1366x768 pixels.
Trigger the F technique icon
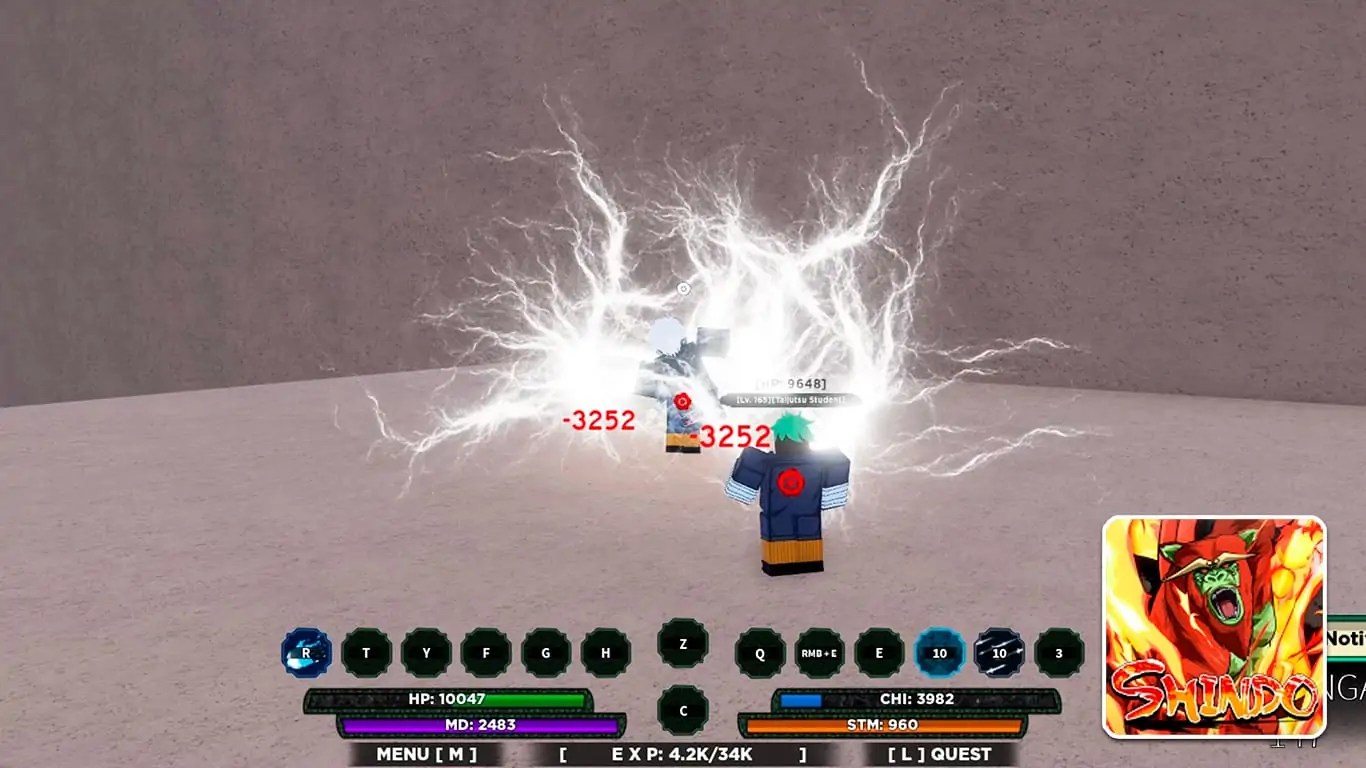point(485,652)
